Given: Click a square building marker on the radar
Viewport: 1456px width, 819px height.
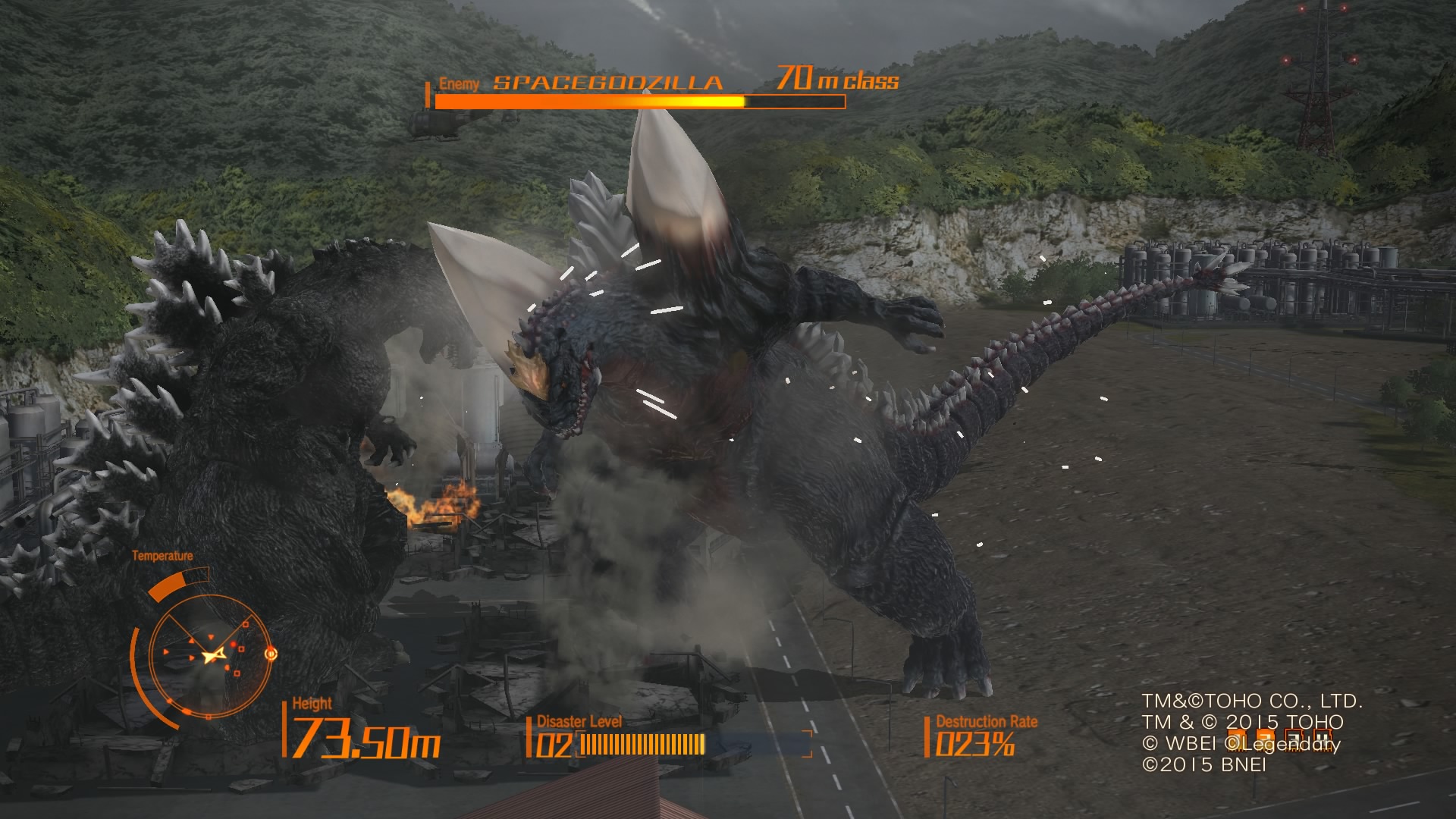Looking at the screenshot, I should click(246, 624).
